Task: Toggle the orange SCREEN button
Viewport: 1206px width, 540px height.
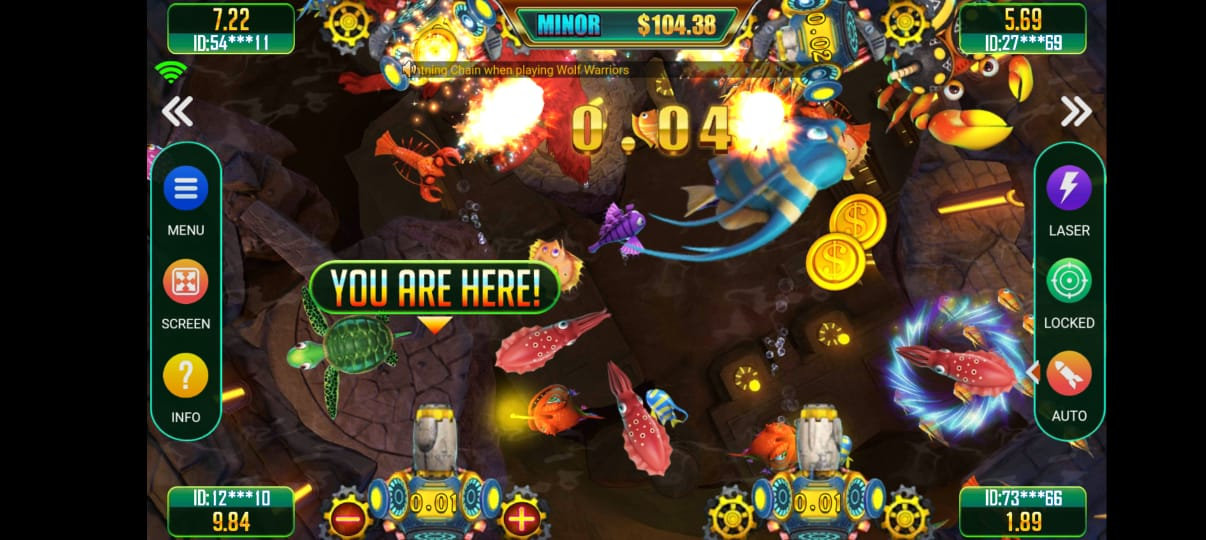Action: pyautogui.click(x=186, y=282)
